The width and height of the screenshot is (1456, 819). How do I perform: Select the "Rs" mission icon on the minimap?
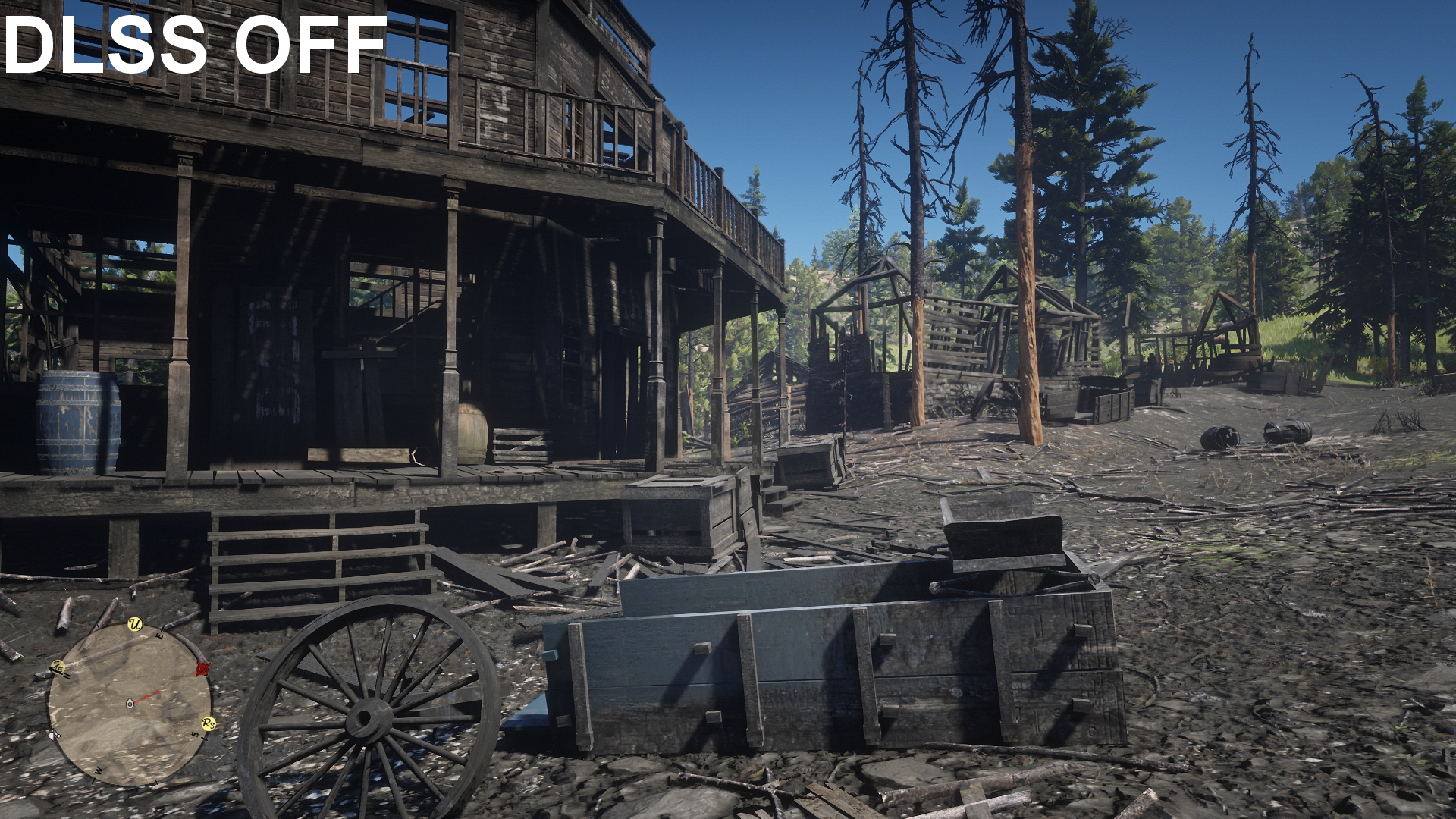click(209, 723)
